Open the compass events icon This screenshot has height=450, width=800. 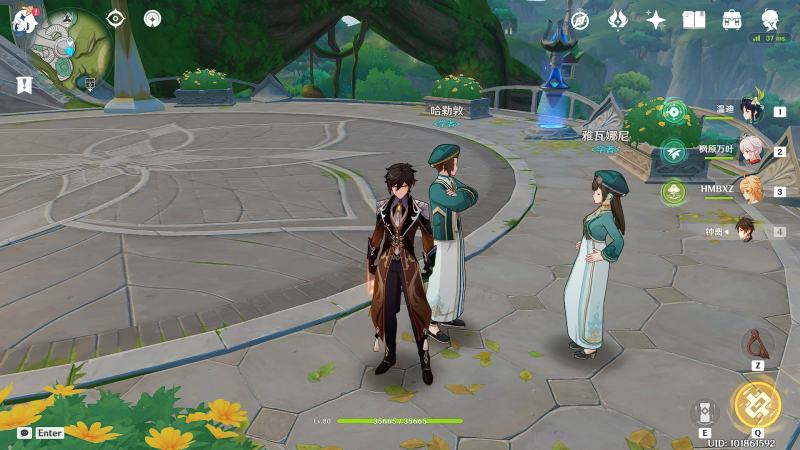[580, 19]
